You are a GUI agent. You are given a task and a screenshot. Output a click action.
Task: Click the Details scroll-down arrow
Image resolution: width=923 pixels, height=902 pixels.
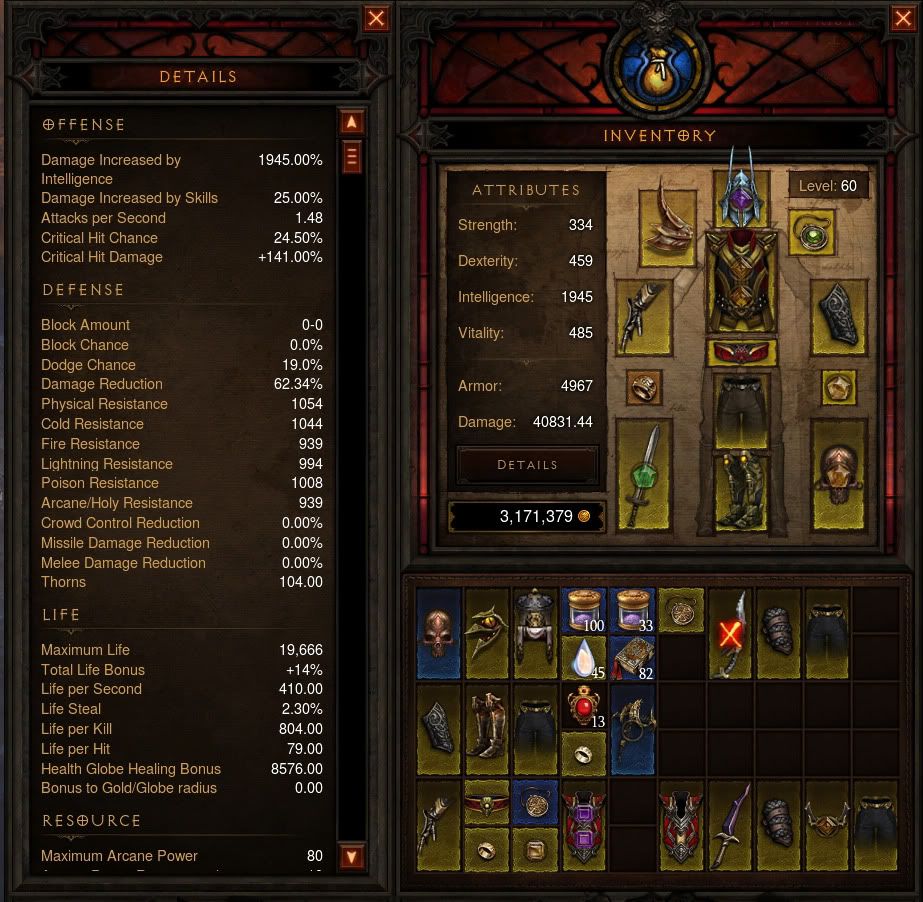tap(351, 857)
